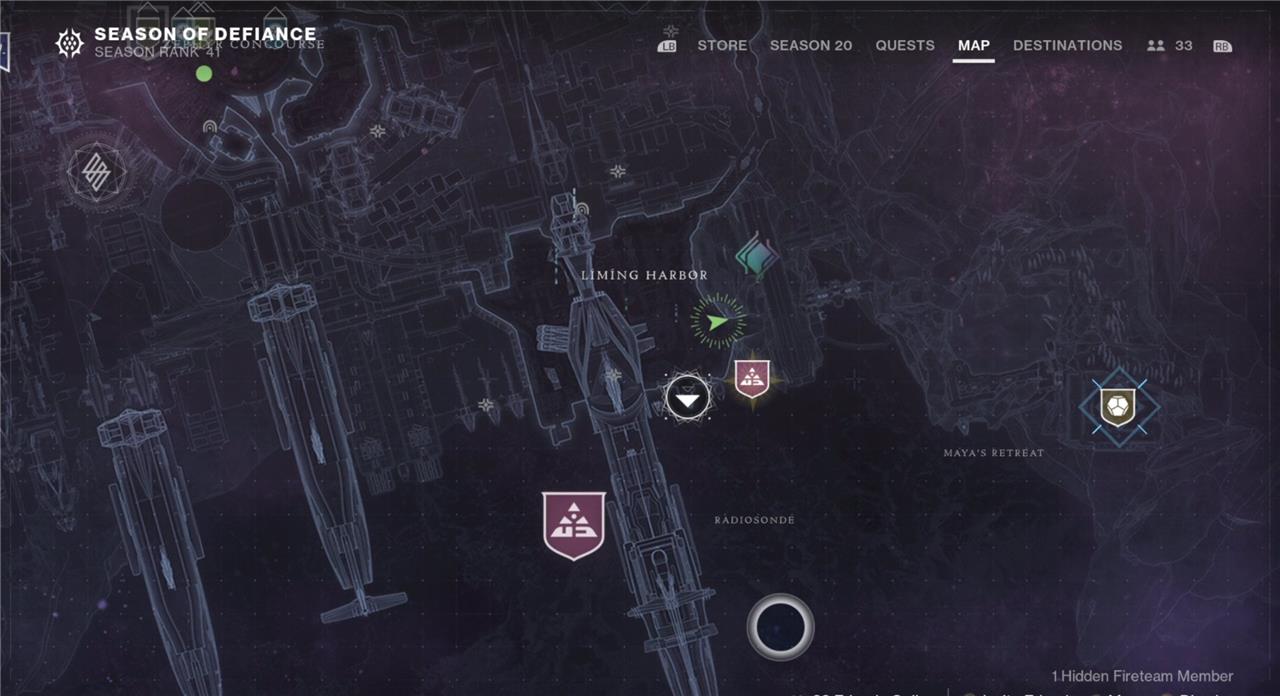Switch to the Season 20 tab
Screen dimensions: 1280x696
coord(811,45)
